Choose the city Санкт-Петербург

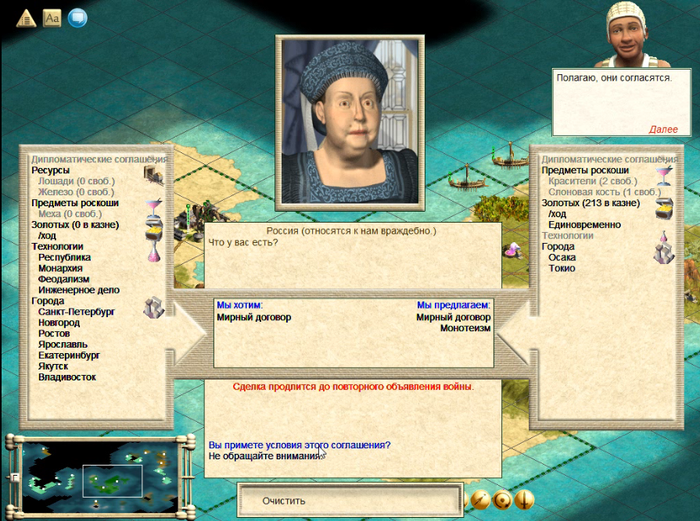[77, 312]
